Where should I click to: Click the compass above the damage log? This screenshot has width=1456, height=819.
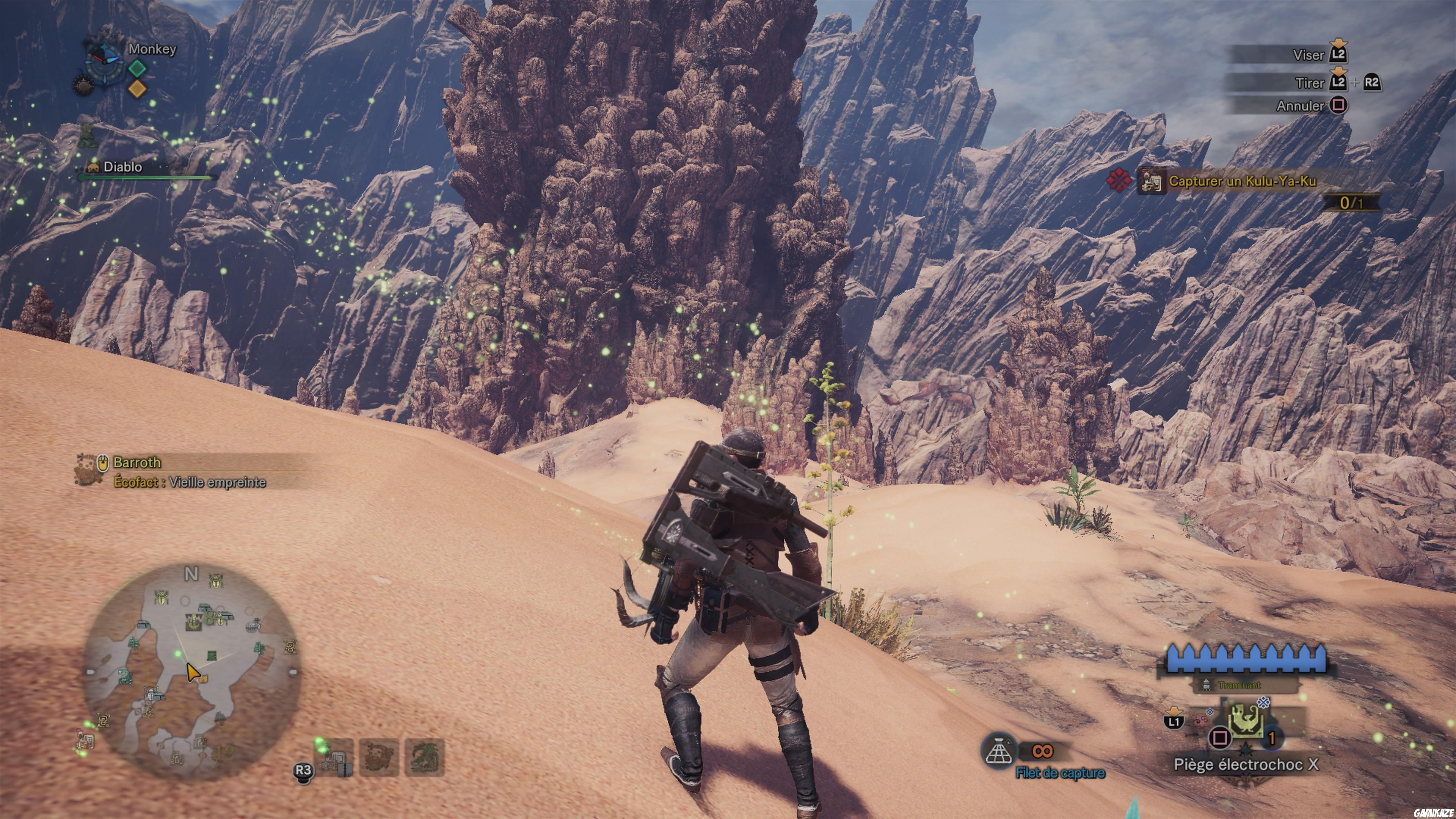point(105,63)
